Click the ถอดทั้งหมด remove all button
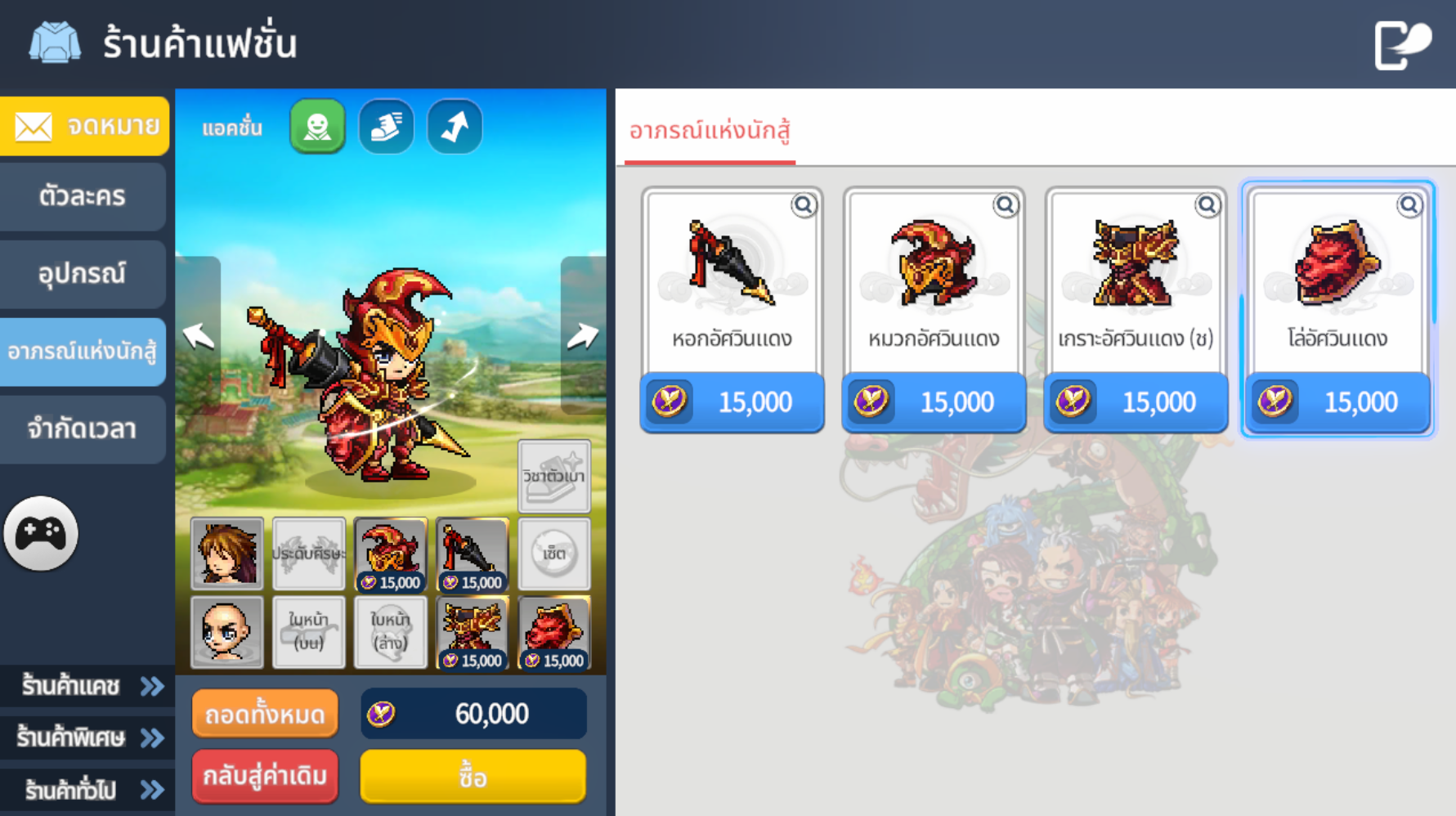Screen dimensions: 1456x816 coord(265,715)
